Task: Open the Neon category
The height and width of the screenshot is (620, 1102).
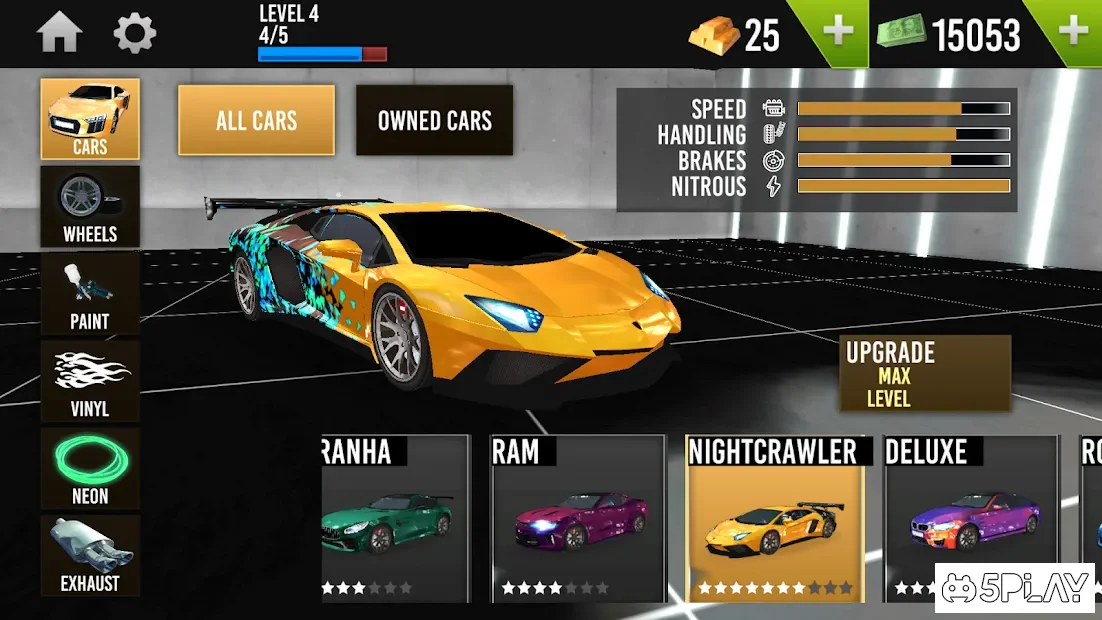Action: (x=90, y=469)
